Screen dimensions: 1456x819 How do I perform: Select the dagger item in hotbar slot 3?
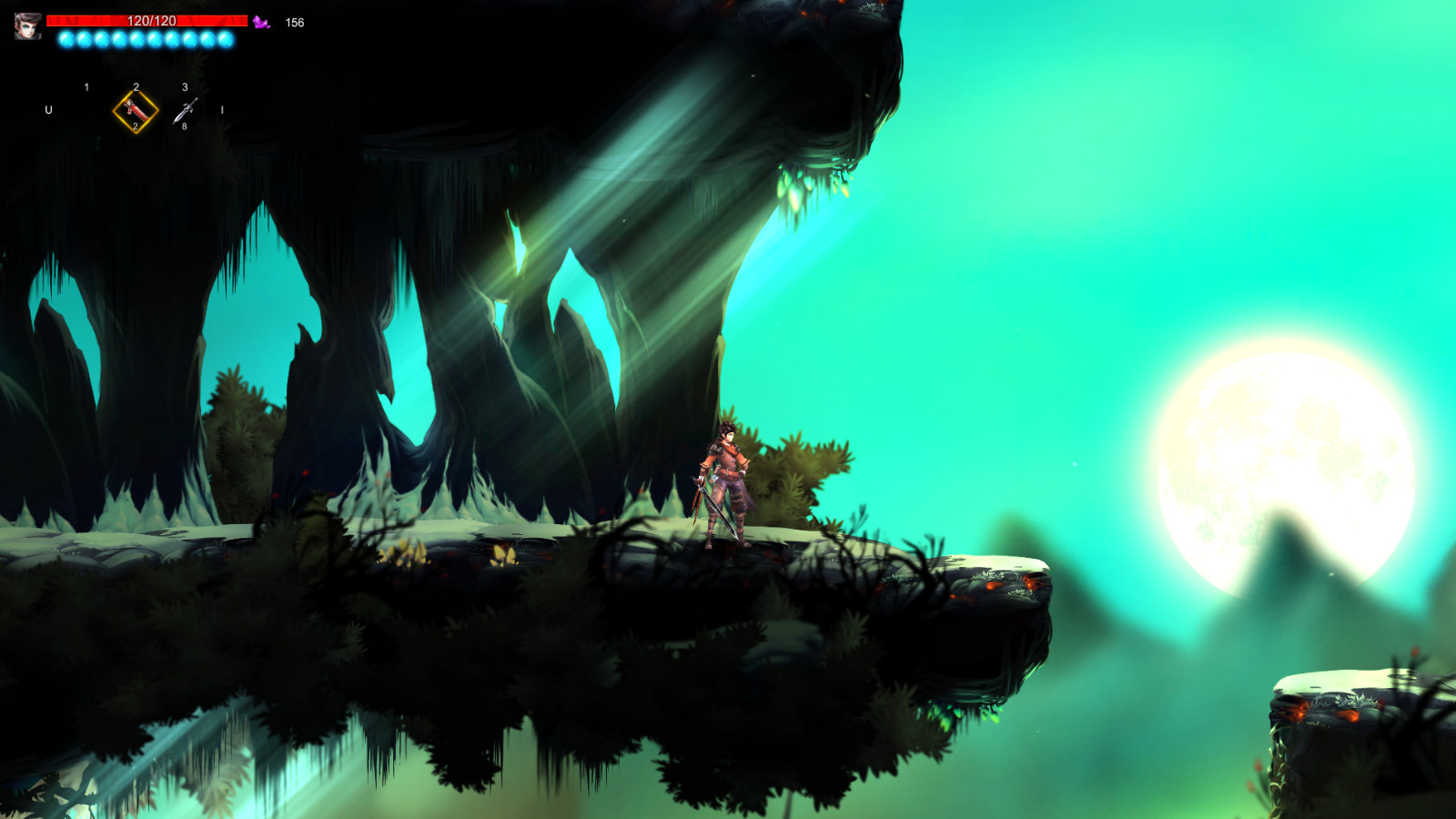coord(187,109)
